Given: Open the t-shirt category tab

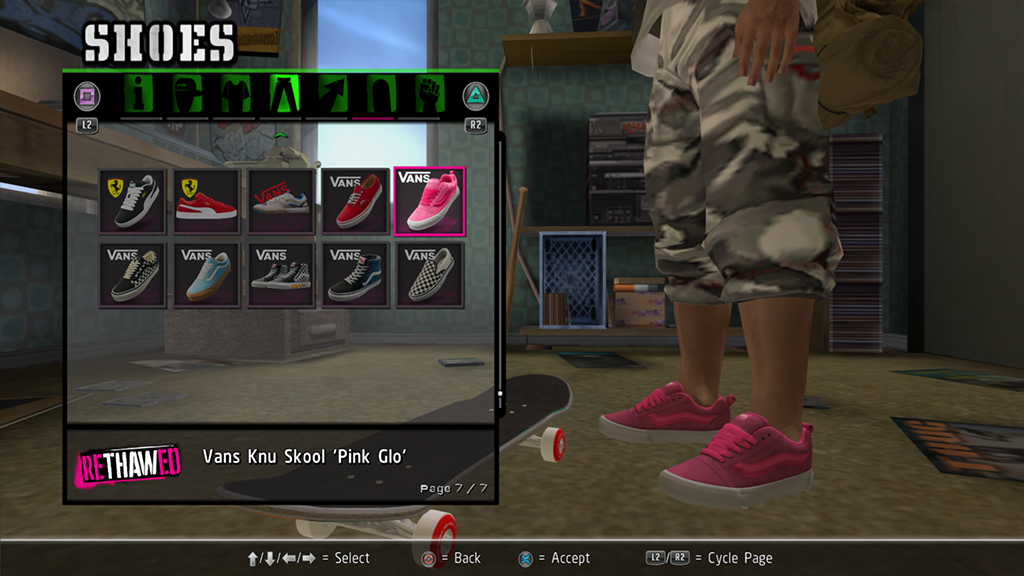Looking at the screenshot, I should (235, 95).
